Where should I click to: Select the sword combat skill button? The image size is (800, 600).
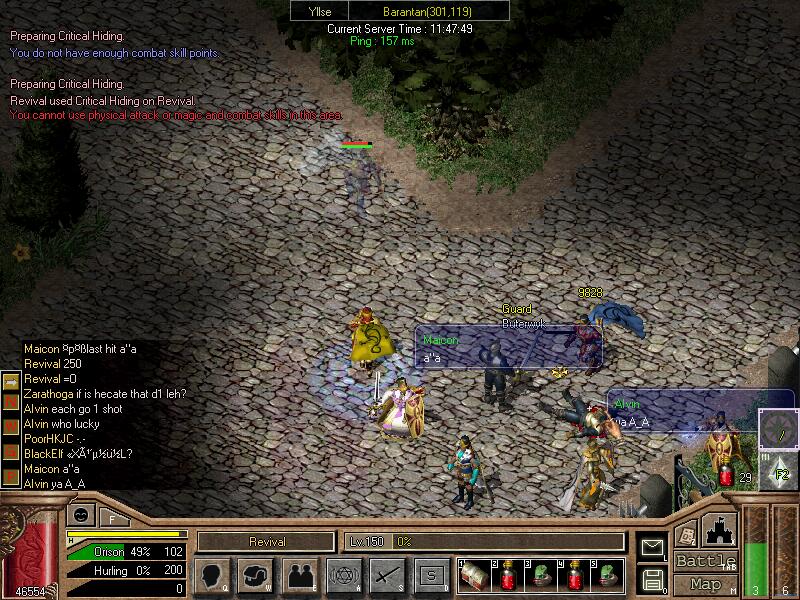388,575
